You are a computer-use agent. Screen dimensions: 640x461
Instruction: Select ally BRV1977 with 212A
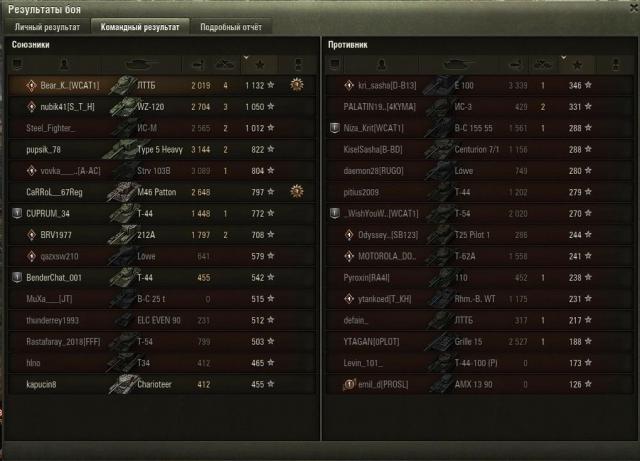click(x=160, y=234)
